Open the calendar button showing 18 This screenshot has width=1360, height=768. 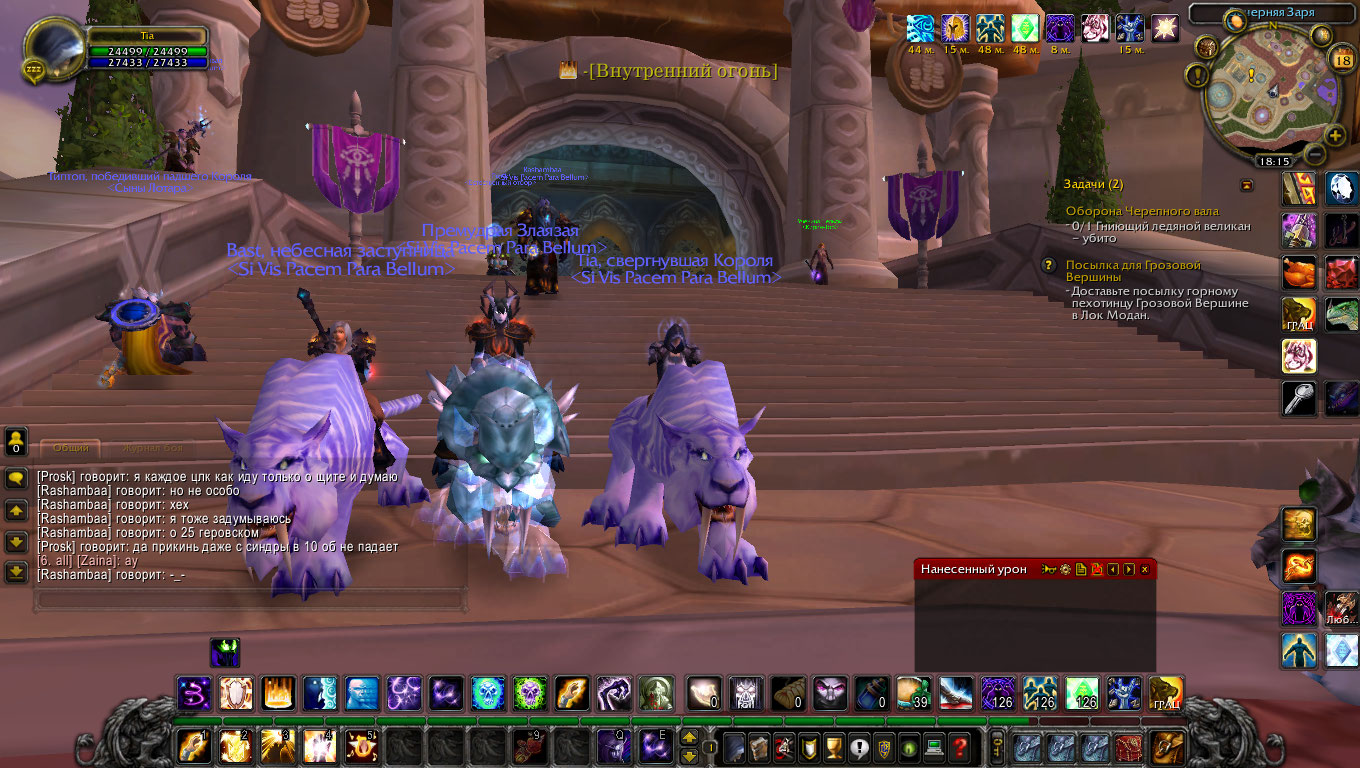coord(1342,59)
